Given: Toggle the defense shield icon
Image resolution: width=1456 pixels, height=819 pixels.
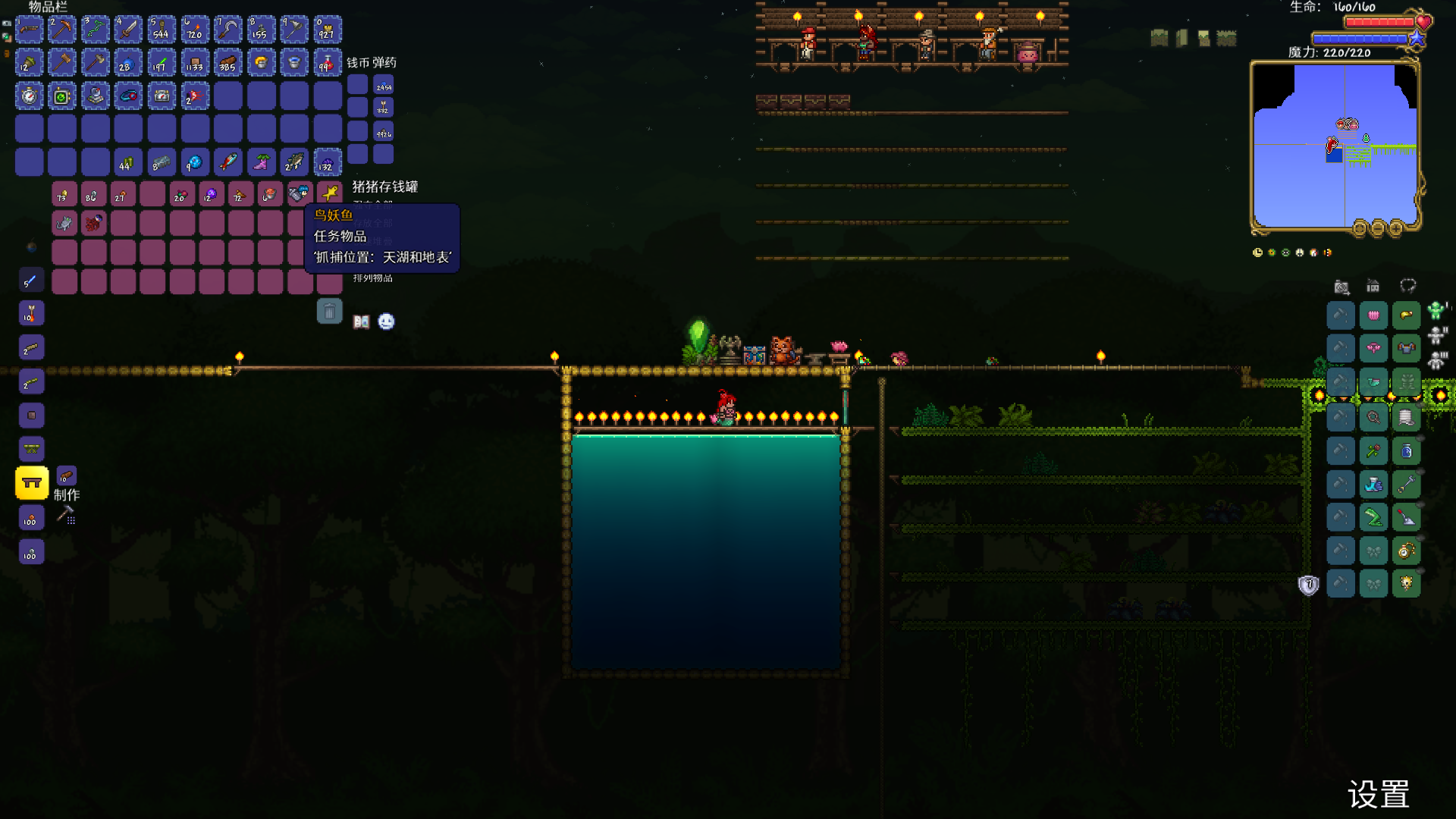Looking at the screenshot, I should pos(1308,585).
